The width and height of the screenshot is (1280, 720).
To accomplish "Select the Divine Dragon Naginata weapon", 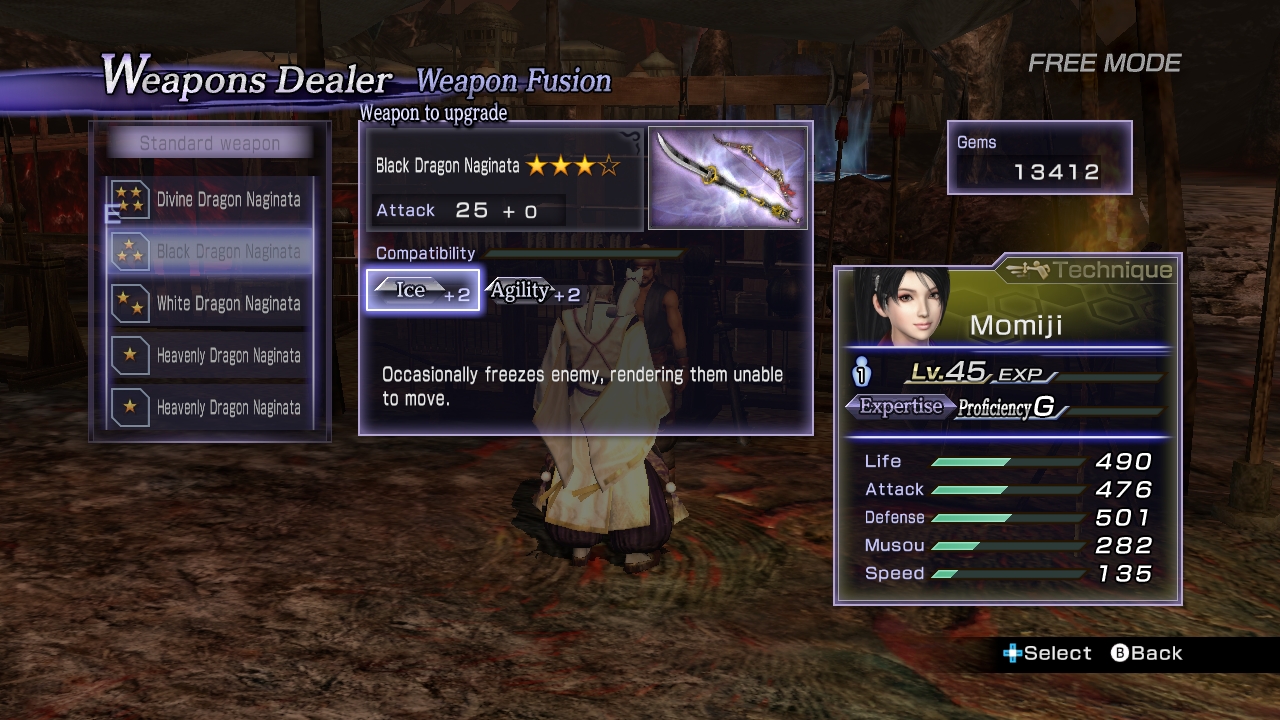I will pos(210,200).
